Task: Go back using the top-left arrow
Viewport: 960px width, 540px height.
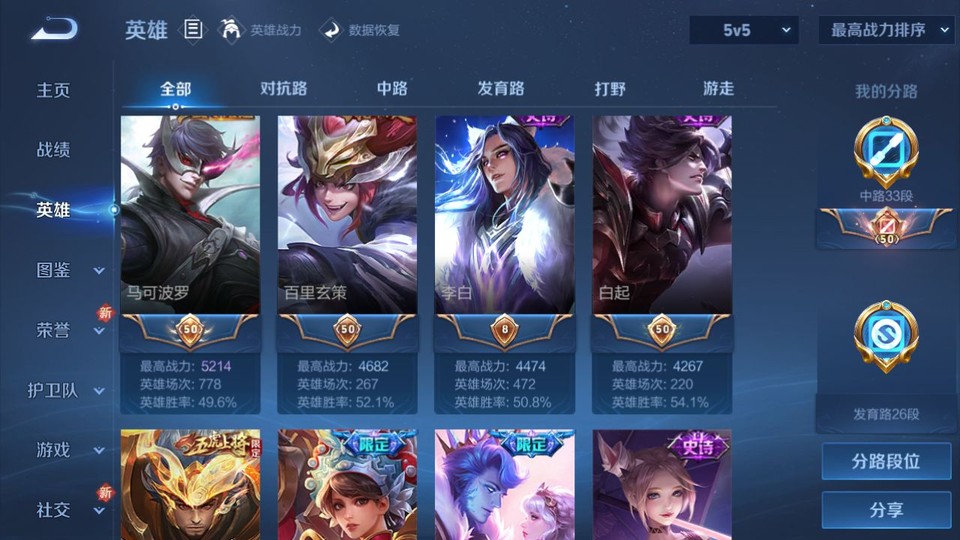Action: (54, 29)
